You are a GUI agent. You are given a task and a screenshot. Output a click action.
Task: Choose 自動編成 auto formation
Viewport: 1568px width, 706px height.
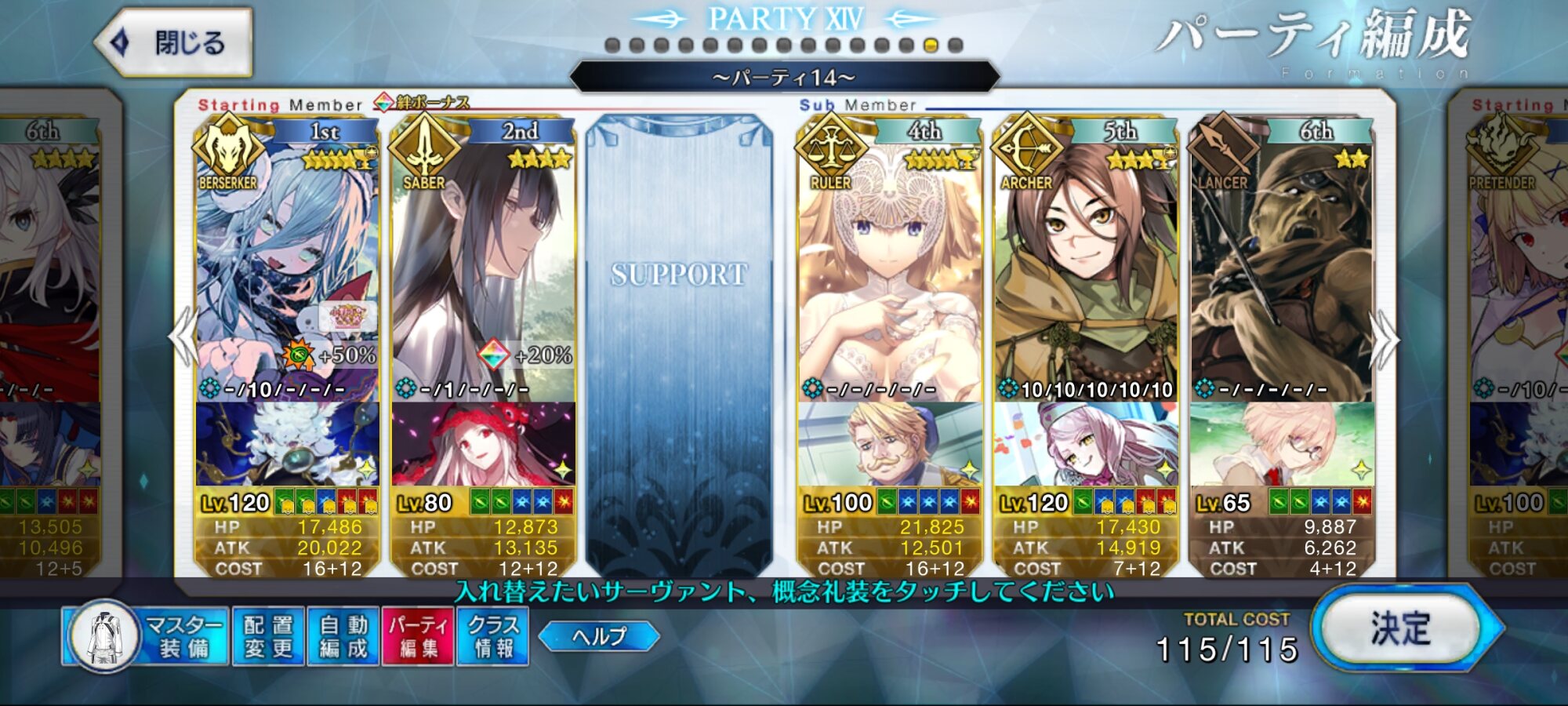(343, 636)
